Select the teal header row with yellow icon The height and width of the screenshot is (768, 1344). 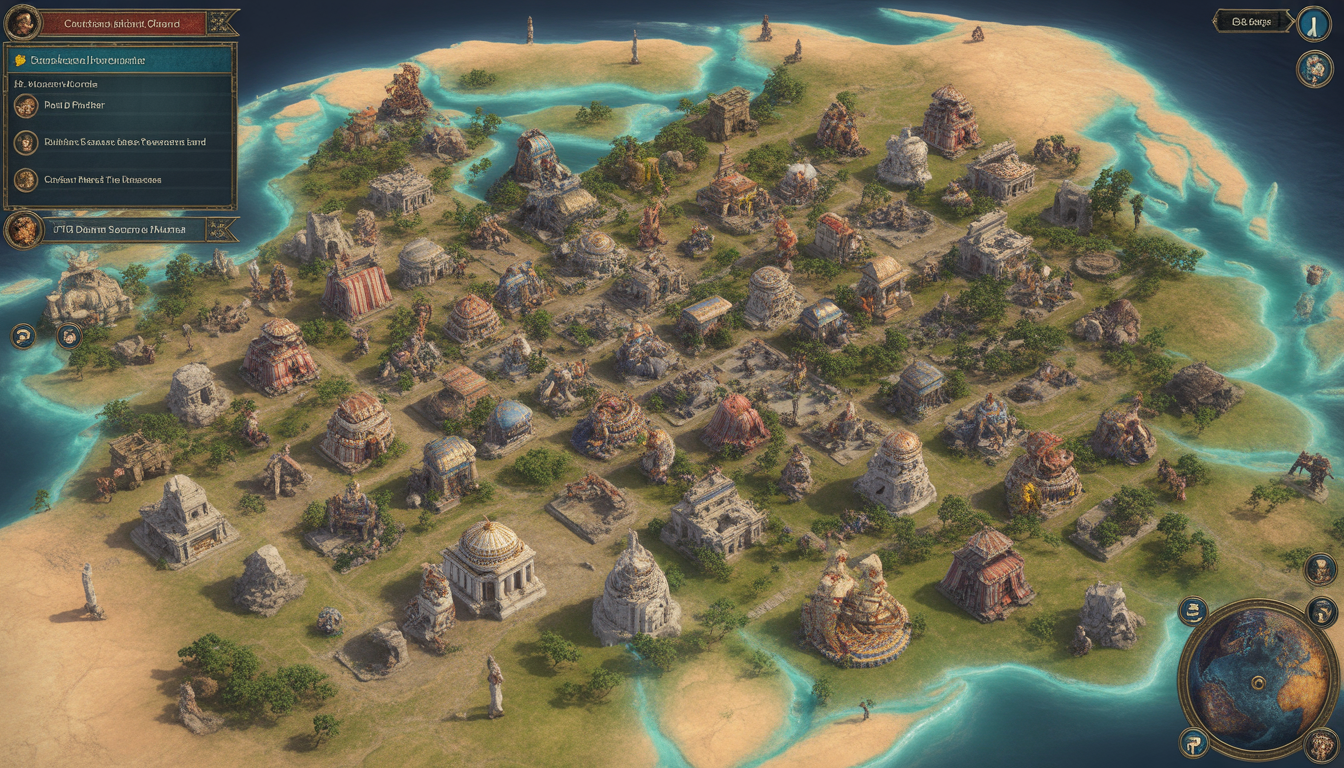coord(120,60)
